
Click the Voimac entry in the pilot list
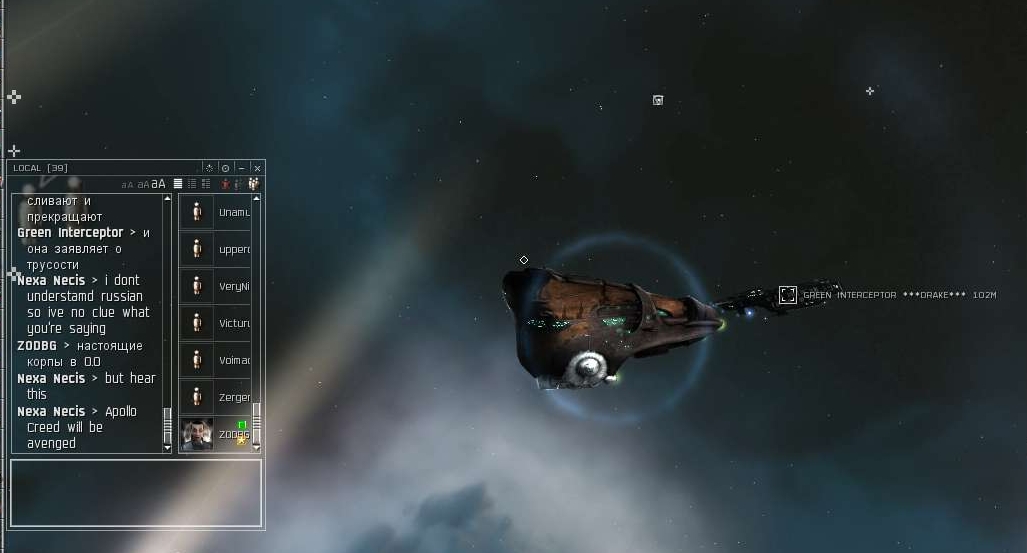(x=215, y=360)
